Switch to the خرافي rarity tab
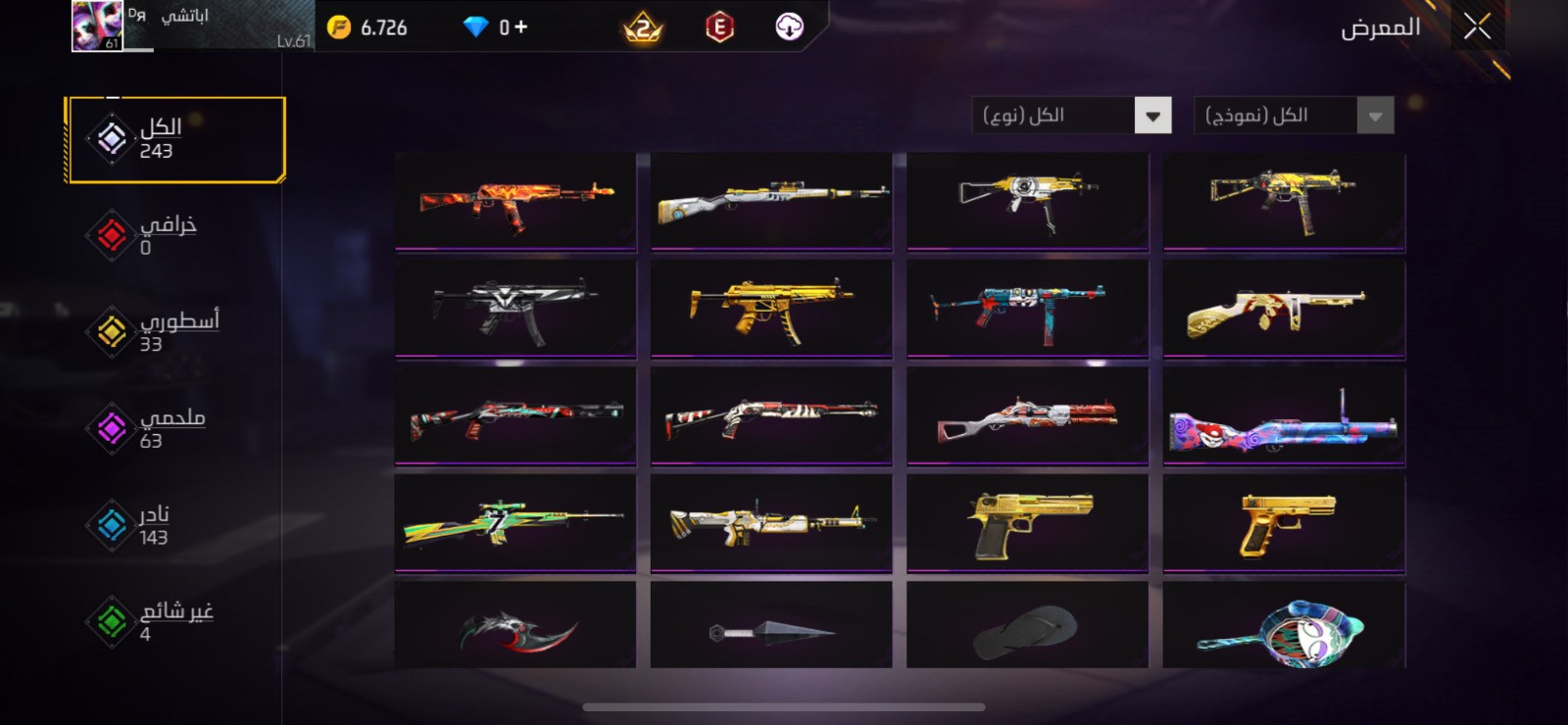The width and height of the screenshot is (1568, 725). coord(157,235)
